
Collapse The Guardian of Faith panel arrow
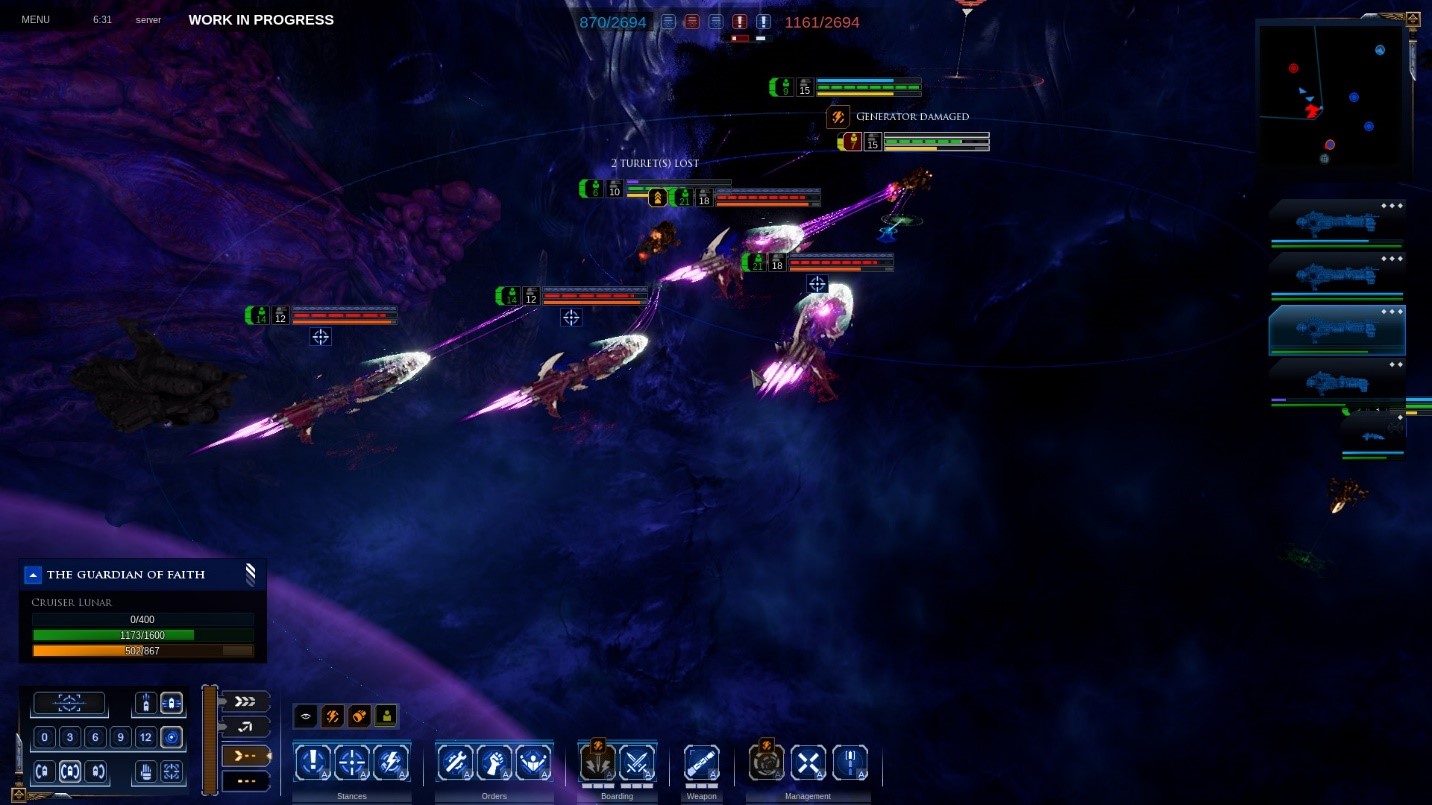33,574
